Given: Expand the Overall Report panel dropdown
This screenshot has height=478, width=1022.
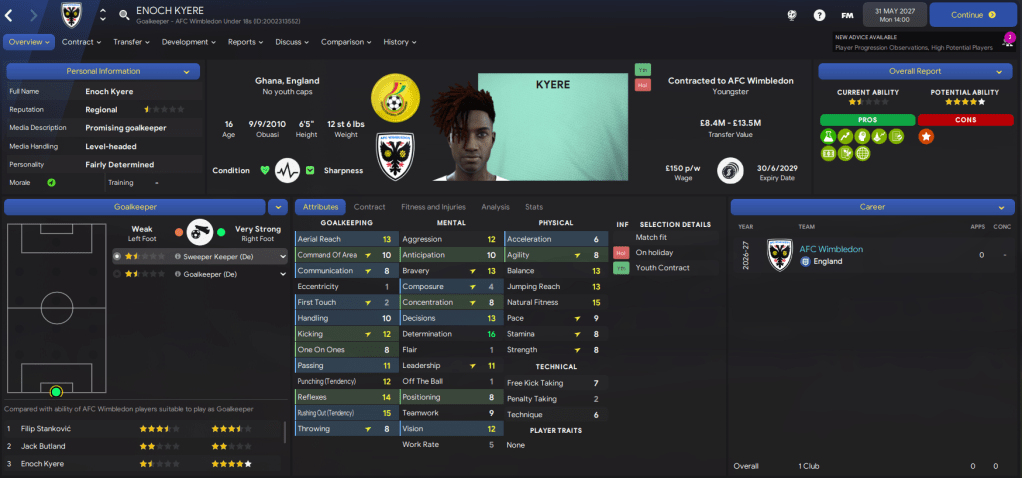Looking at the screenshot, I should pos(997,72).
